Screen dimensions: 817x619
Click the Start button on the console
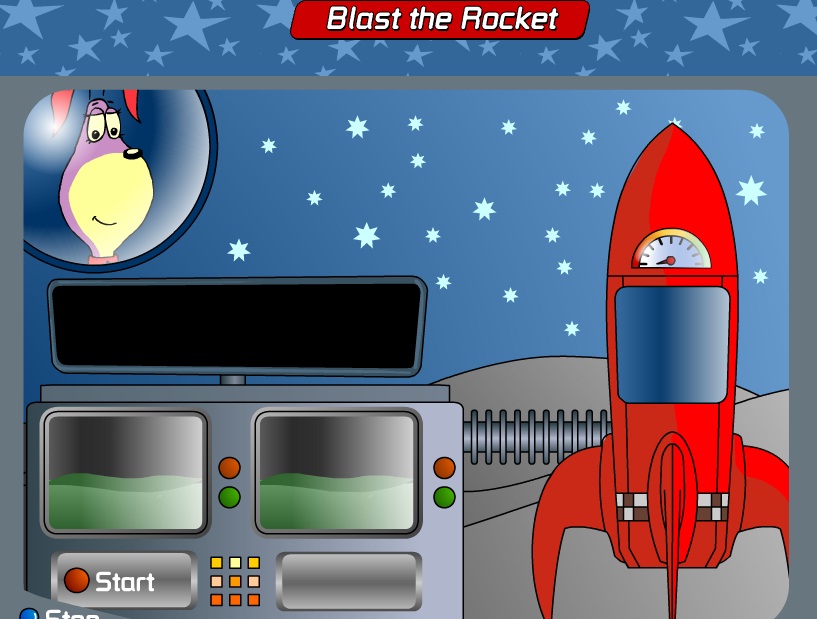click(x=124, y=580)
